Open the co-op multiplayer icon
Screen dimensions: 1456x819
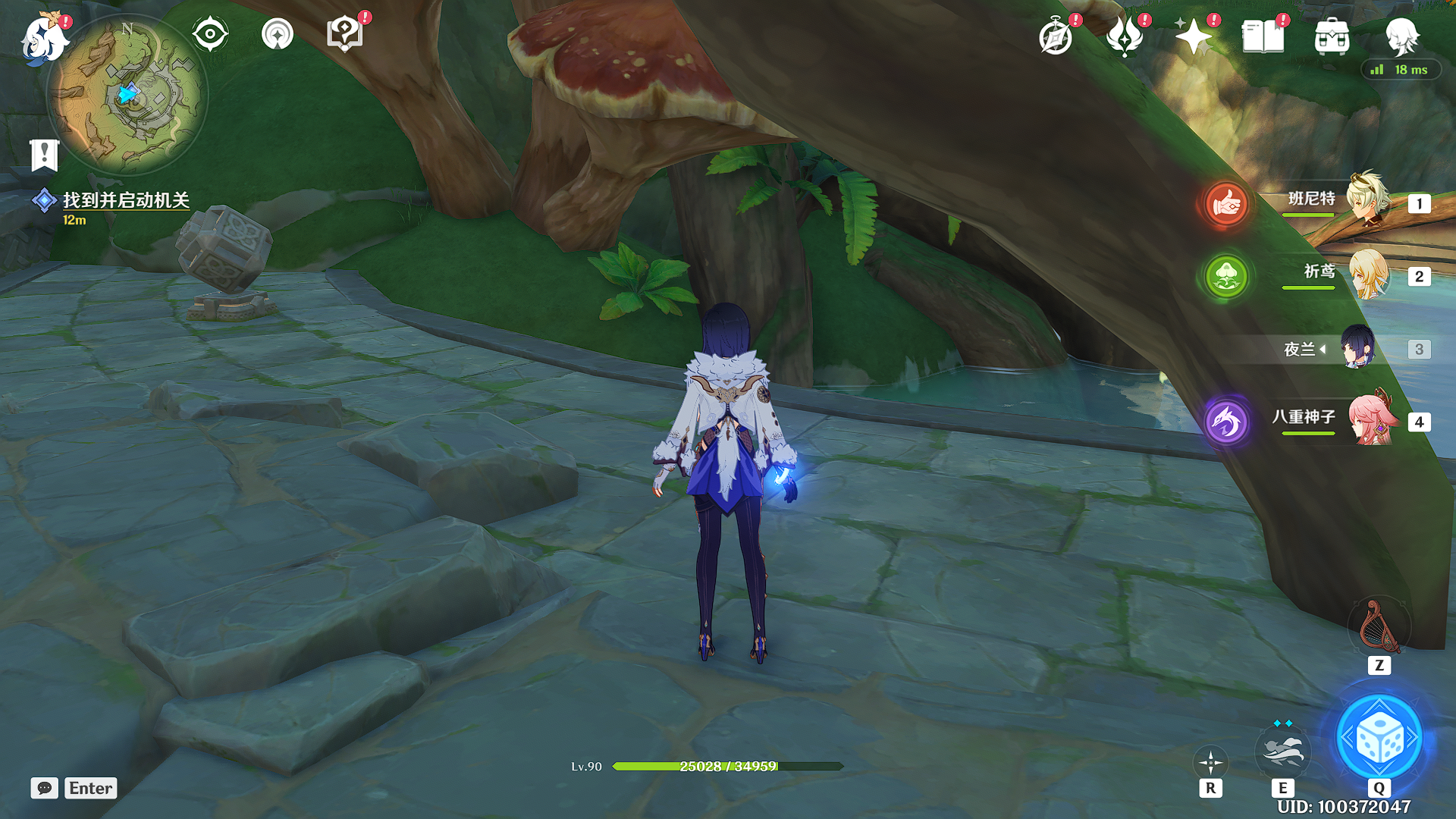(277, 34)
